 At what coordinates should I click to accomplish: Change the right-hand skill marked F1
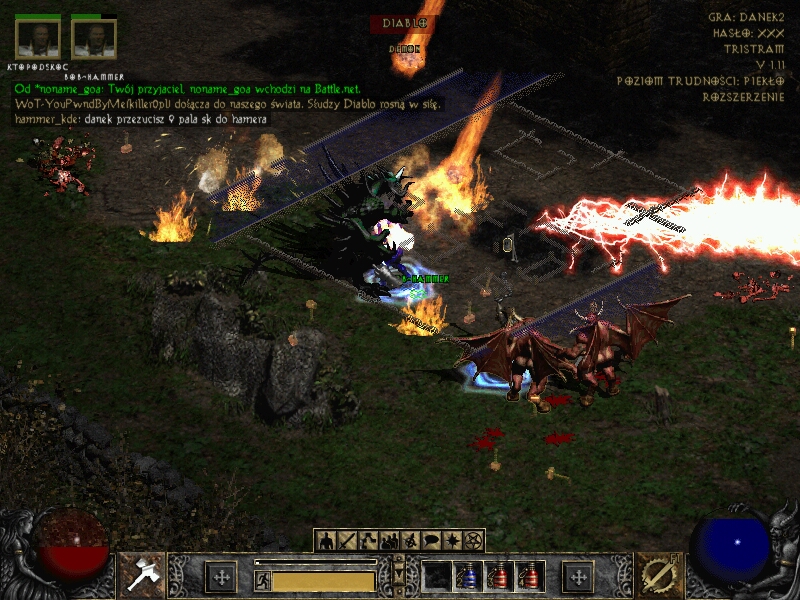pyautogui.click(x=657, y=576)
